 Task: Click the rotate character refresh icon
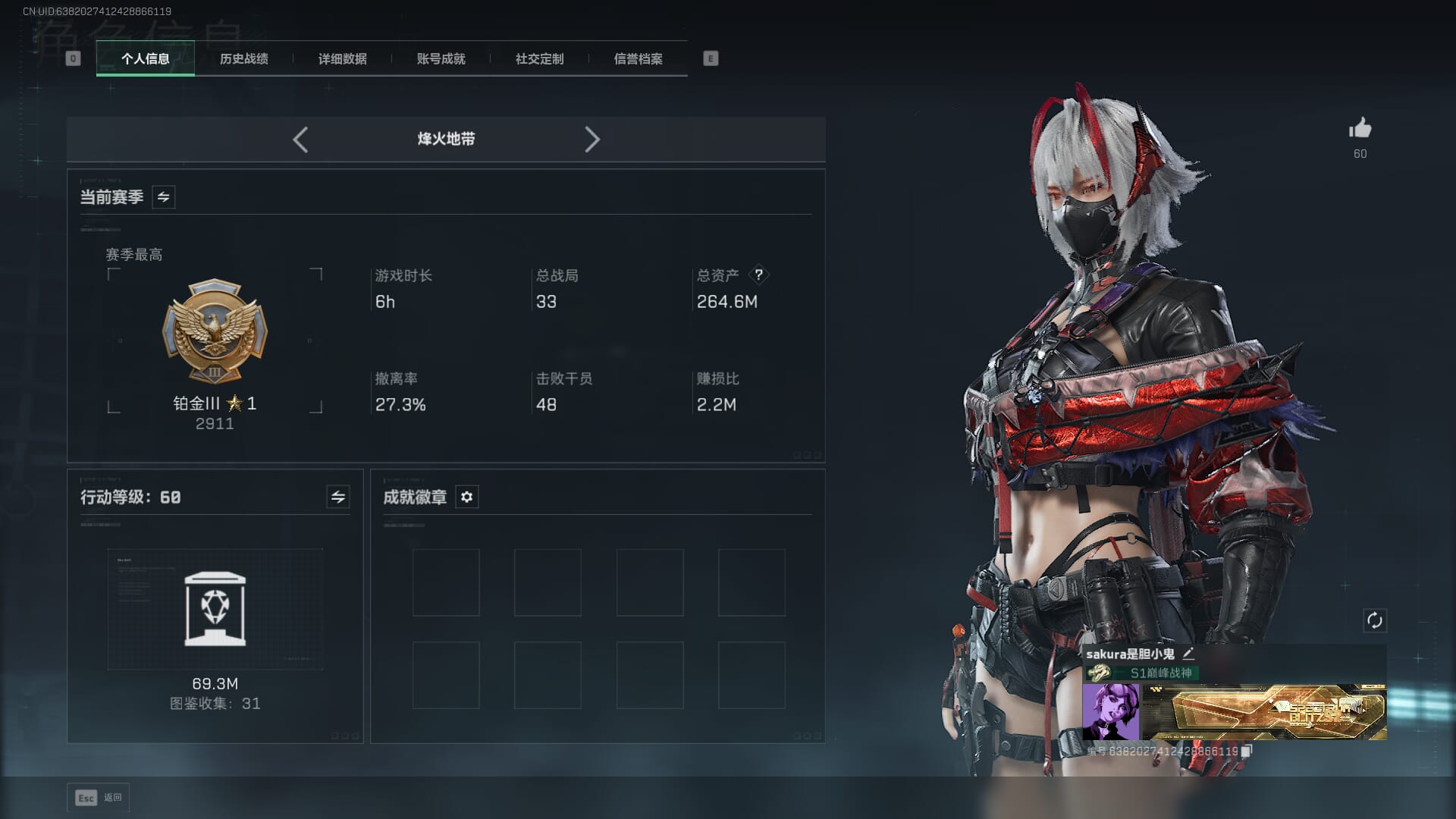1374,620
